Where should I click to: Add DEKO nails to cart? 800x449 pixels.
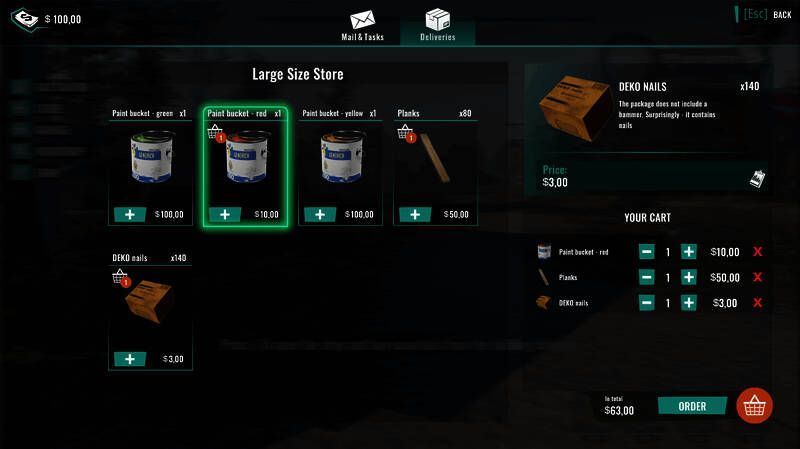130,359
